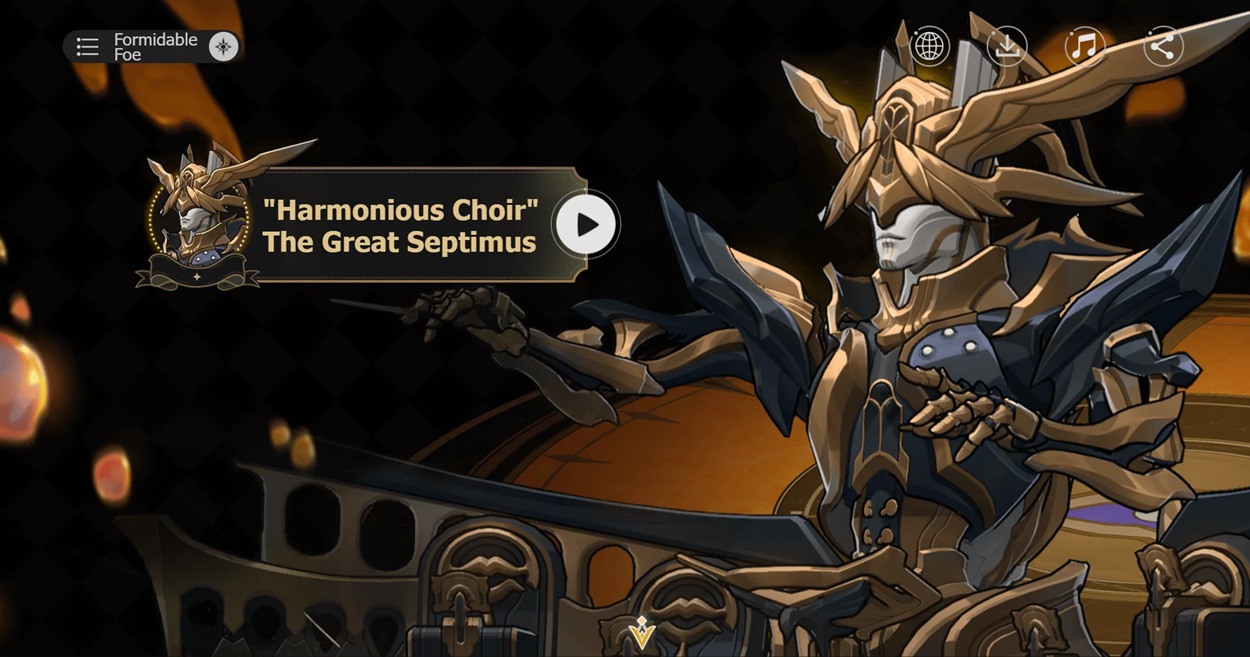Click the download icon
Viewport: 1250px width, 657px height.
1007,46
